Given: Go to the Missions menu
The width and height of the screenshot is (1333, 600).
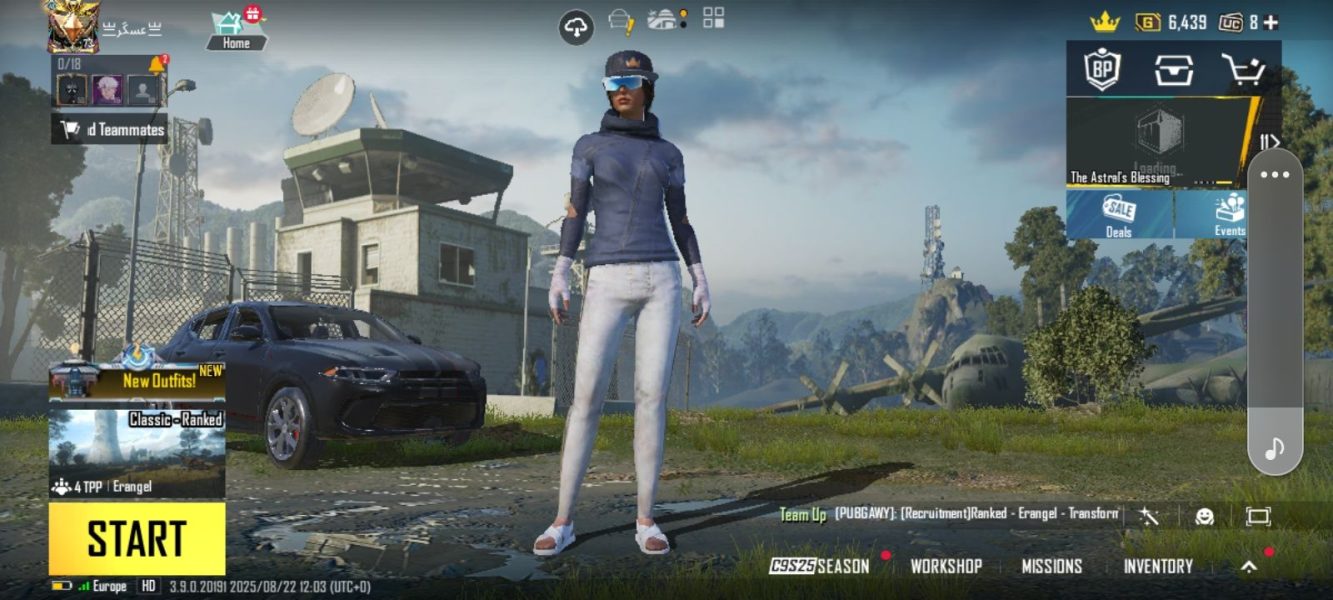Looking at the screenshot, I should (x=1051, y=566).
